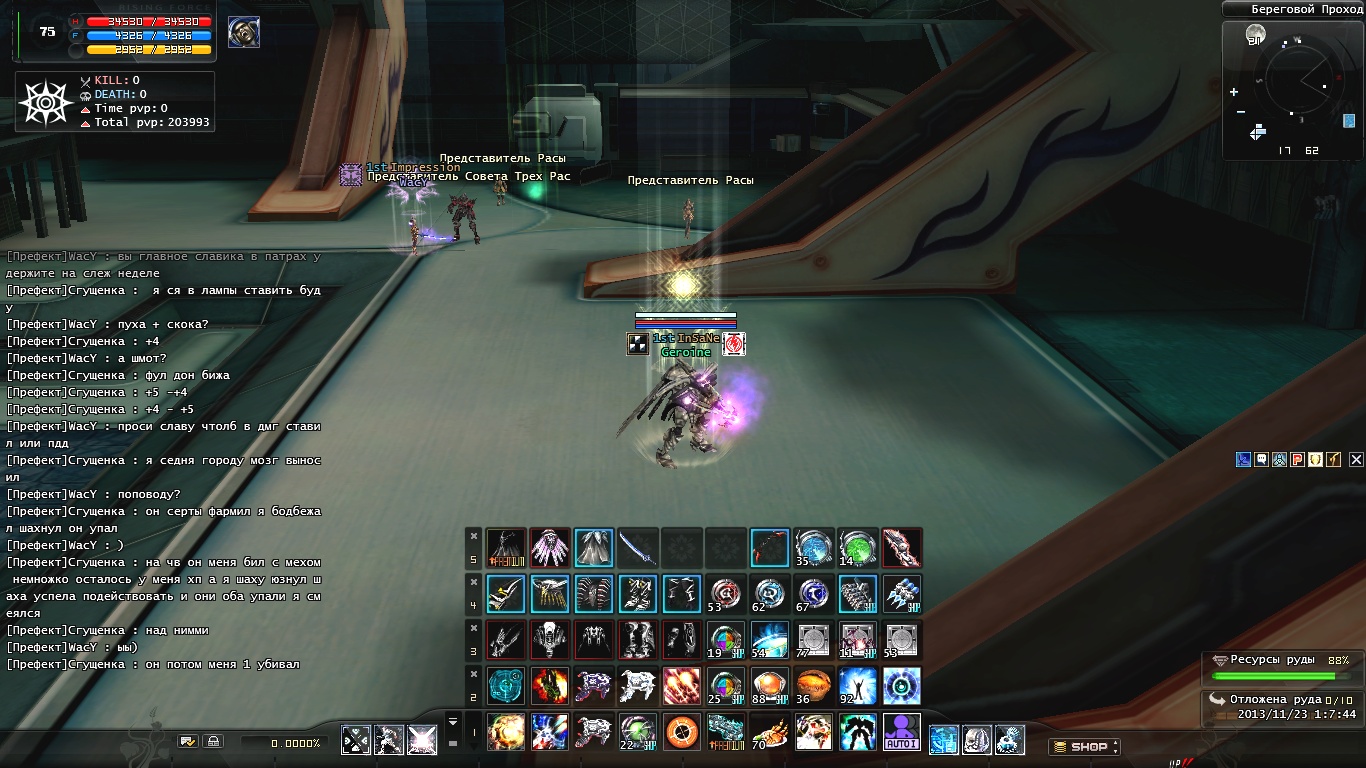Toggle the chat lock icon
The image size is (1366, 768).
213,742
